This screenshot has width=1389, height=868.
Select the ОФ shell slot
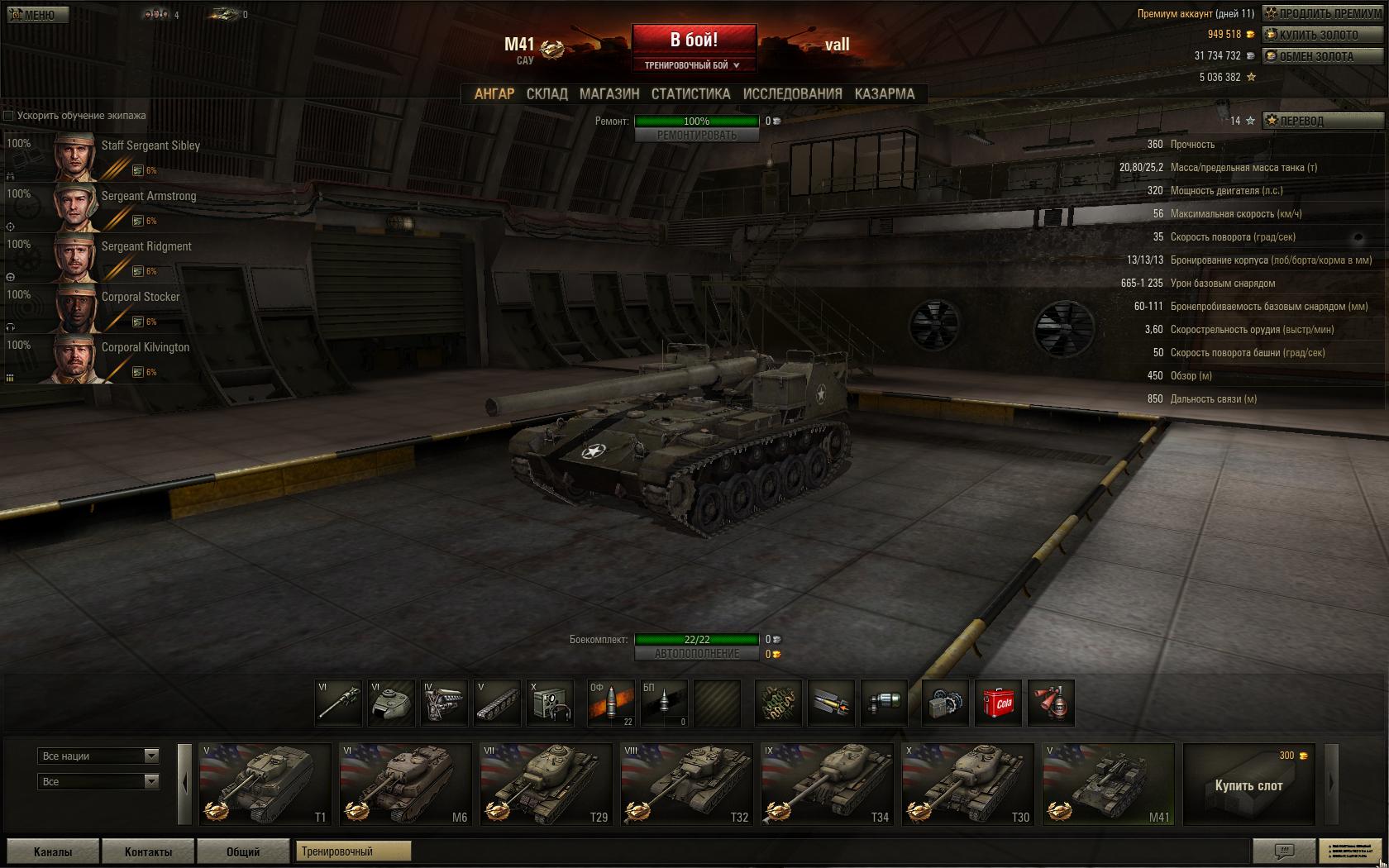[x=612, y=703]
